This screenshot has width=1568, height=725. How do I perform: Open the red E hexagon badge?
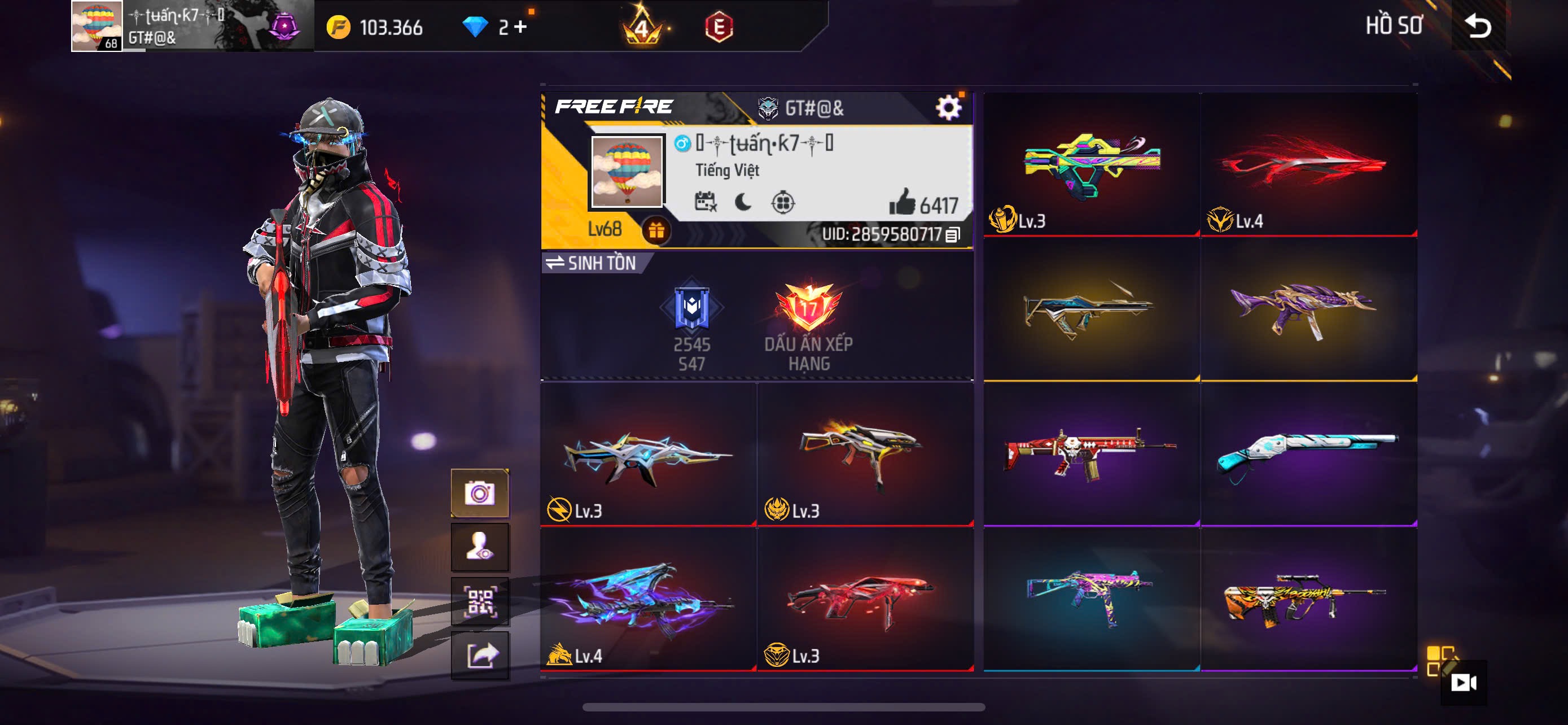pos(719,27)
